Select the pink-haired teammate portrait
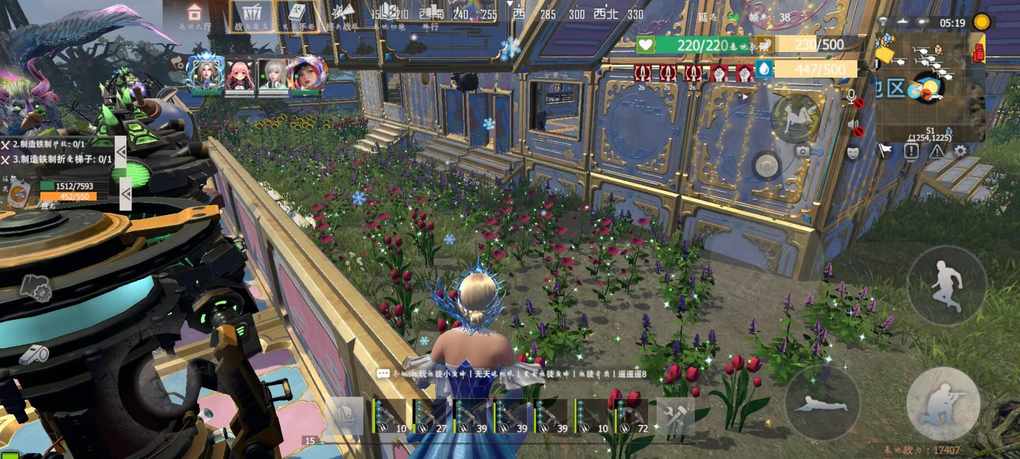 coord(239,74)
